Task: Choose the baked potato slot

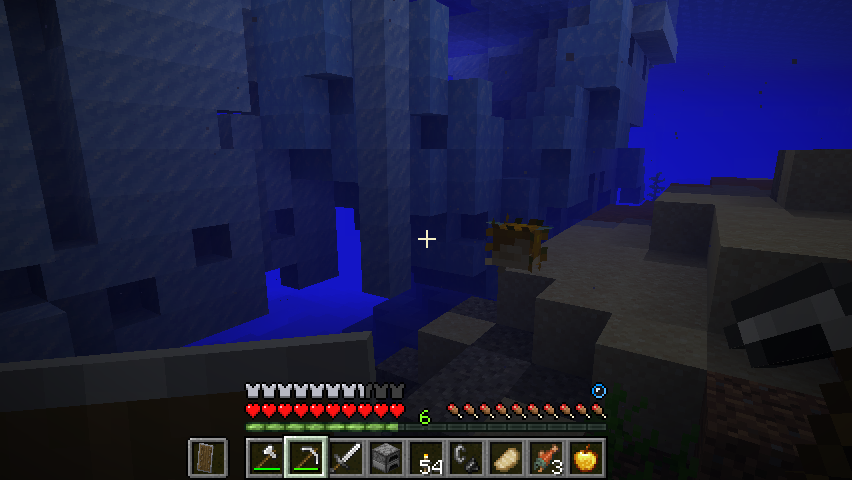Action: pos(506,458)
